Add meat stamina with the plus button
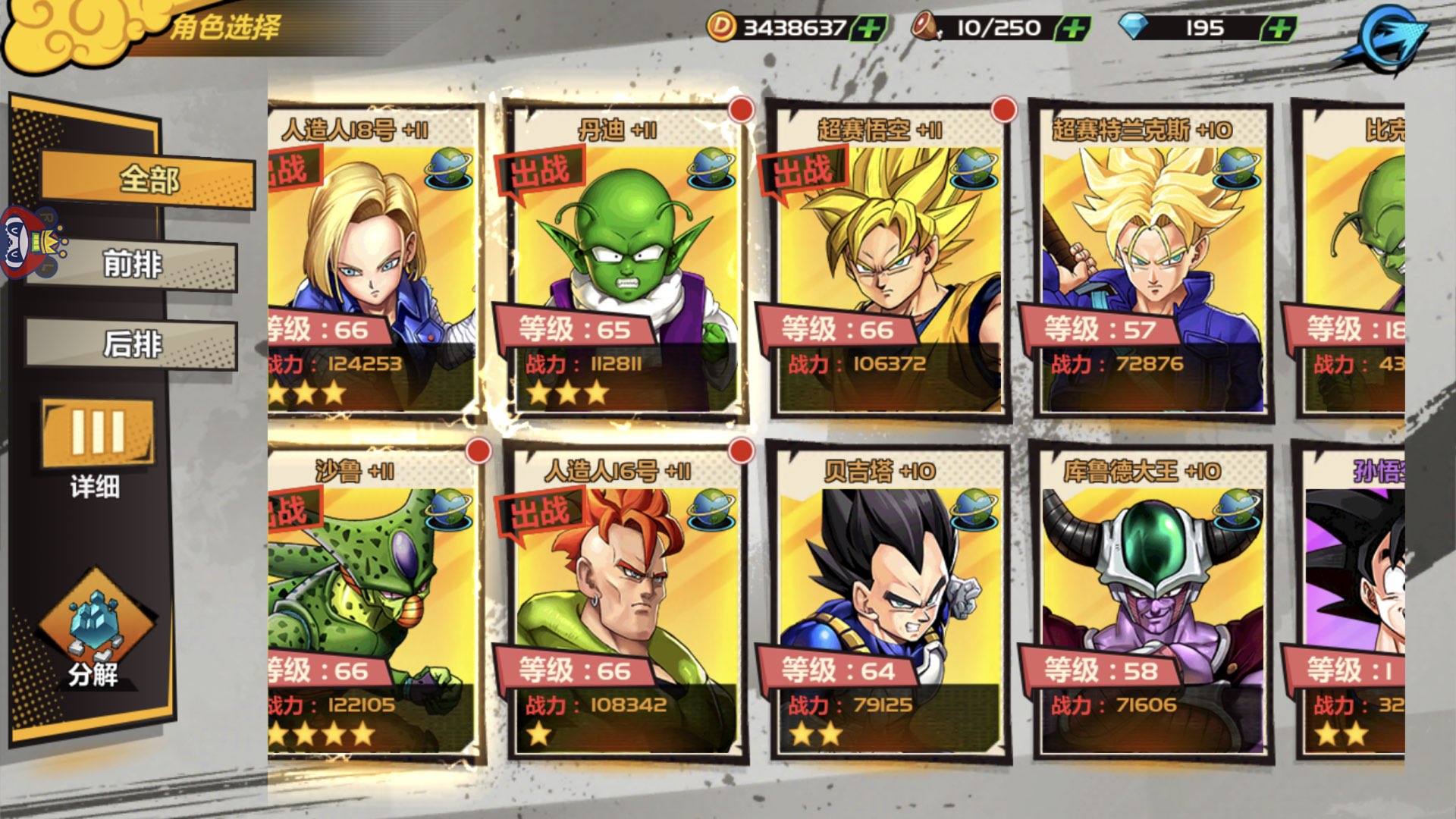 tap(1073, 29)
